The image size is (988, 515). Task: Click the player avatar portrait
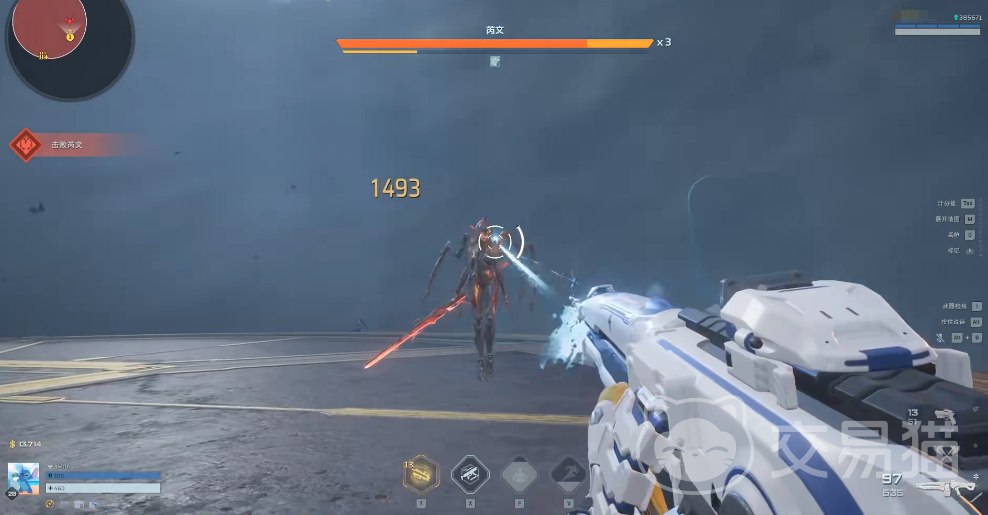[x=24, y=479]
